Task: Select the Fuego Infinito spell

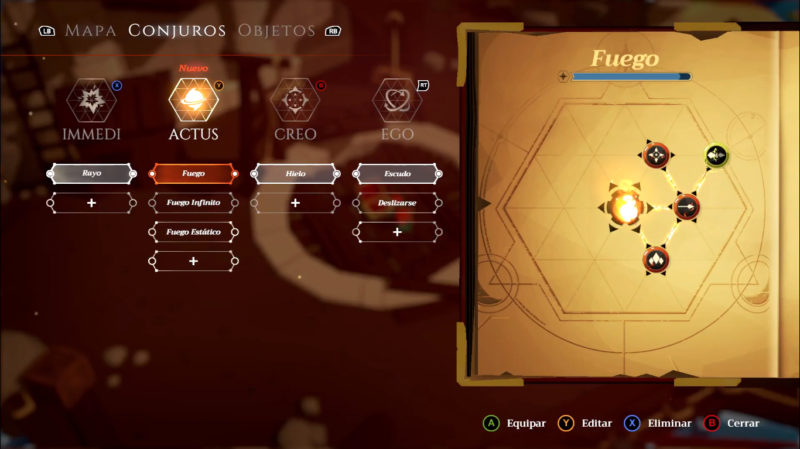Action: coord(193,203)
